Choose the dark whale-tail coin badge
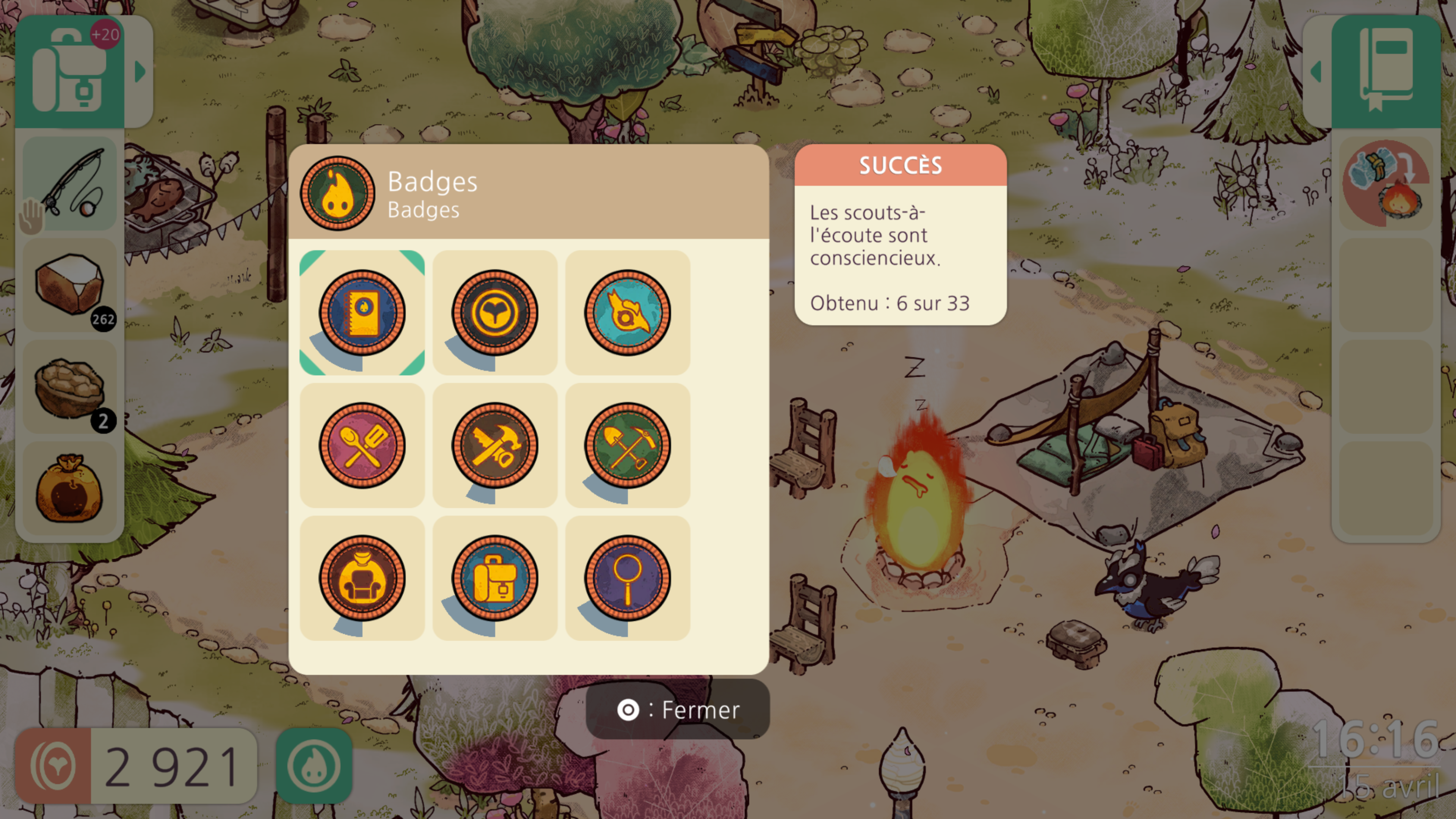 (x=494, y=312)
